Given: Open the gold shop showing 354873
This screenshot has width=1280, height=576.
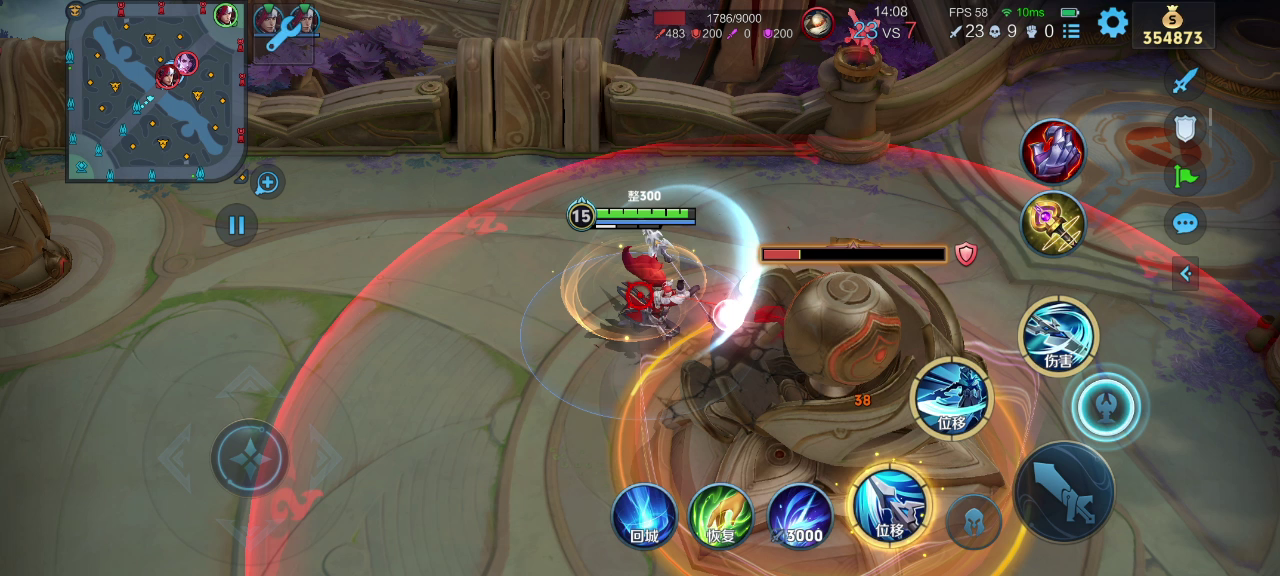Looking at the screenshot, I should pyautogui.click(x=1172, y=25).
